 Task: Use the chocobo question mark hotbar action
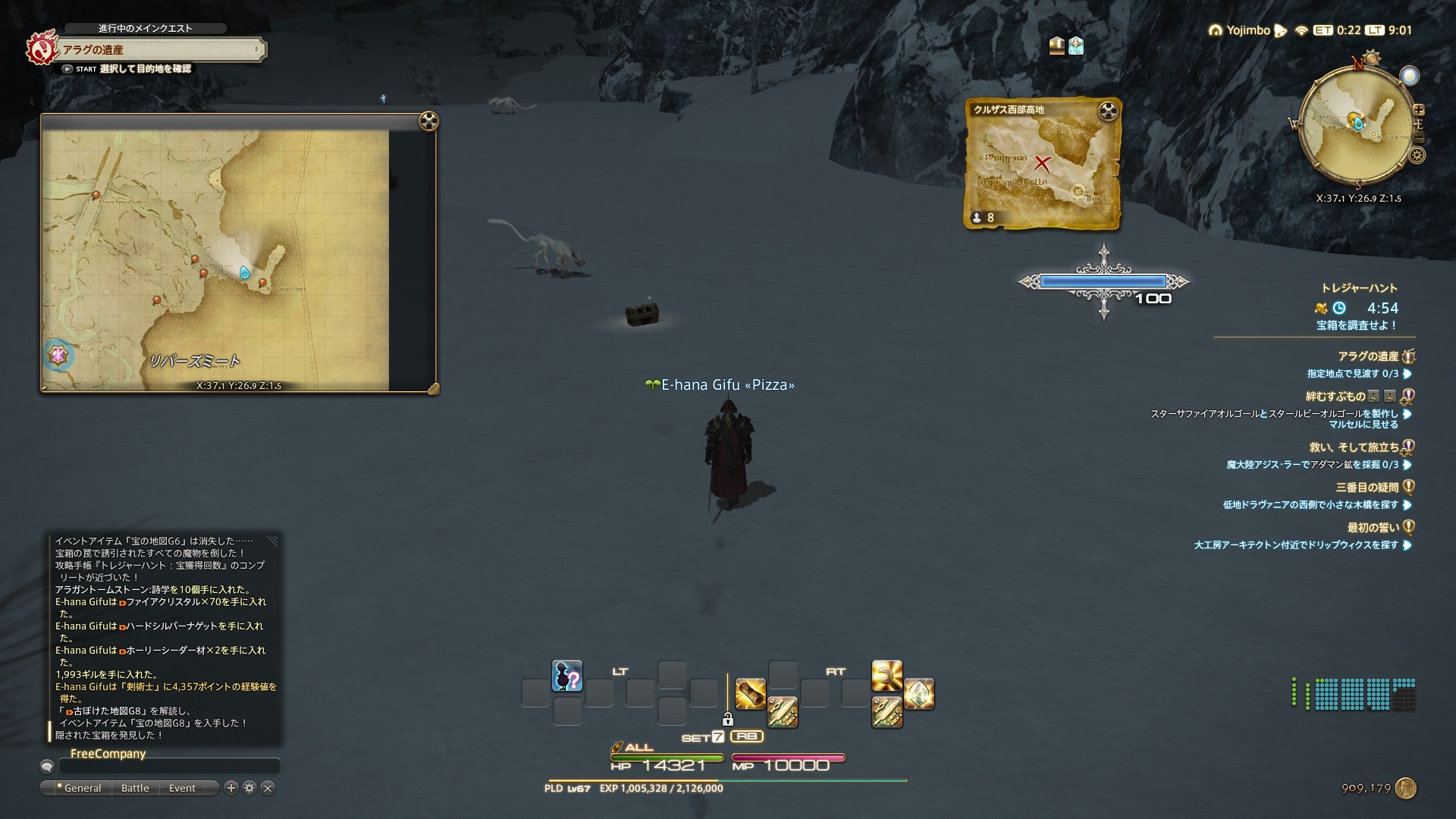click(566, 676)
